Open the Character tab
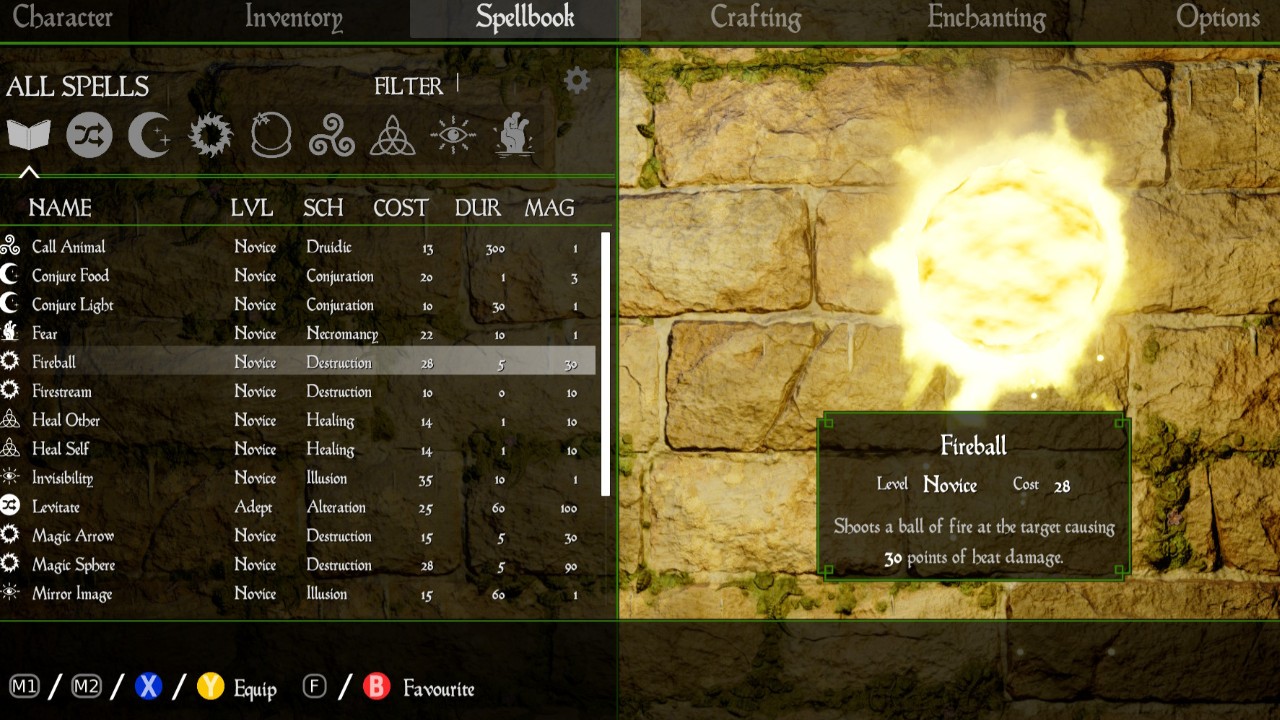Screen dimensions: 1280x720 62,18
